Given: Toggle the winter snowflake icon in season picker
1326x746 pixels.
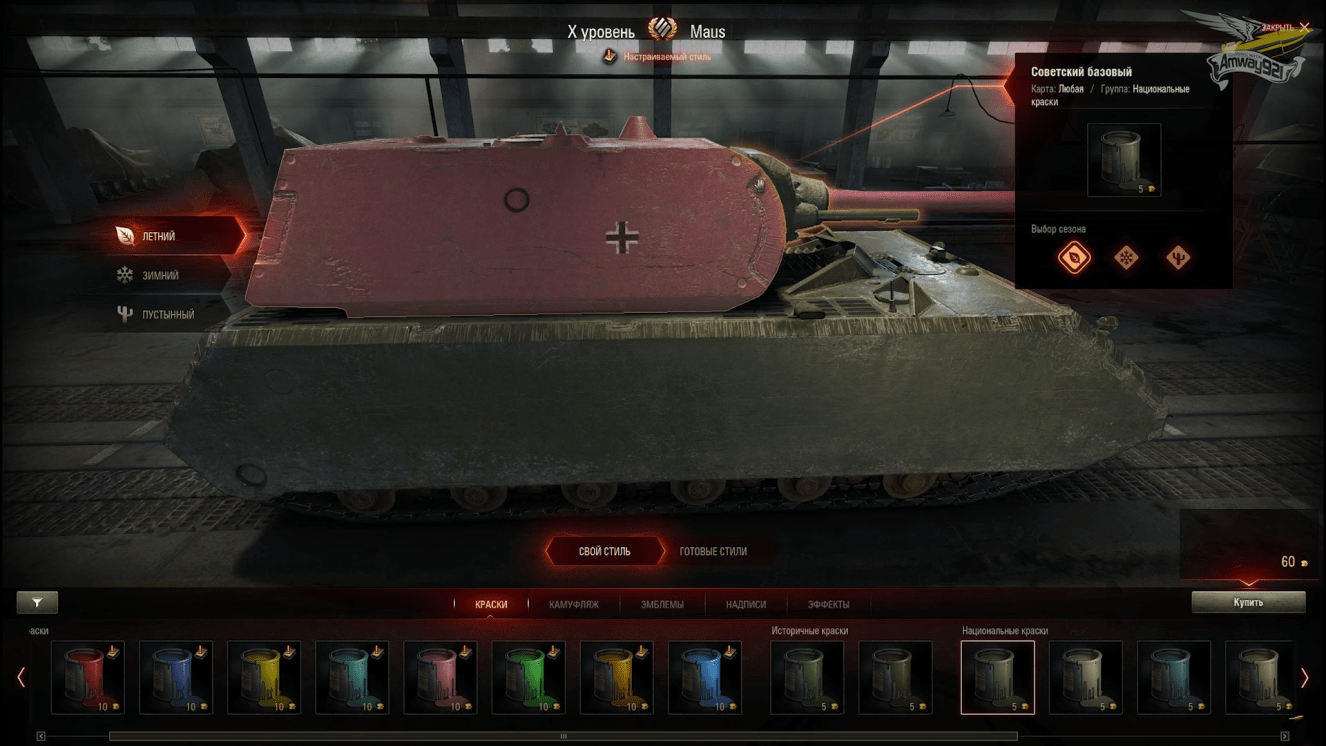Looking at the screenshot, I should [1126, 258].
